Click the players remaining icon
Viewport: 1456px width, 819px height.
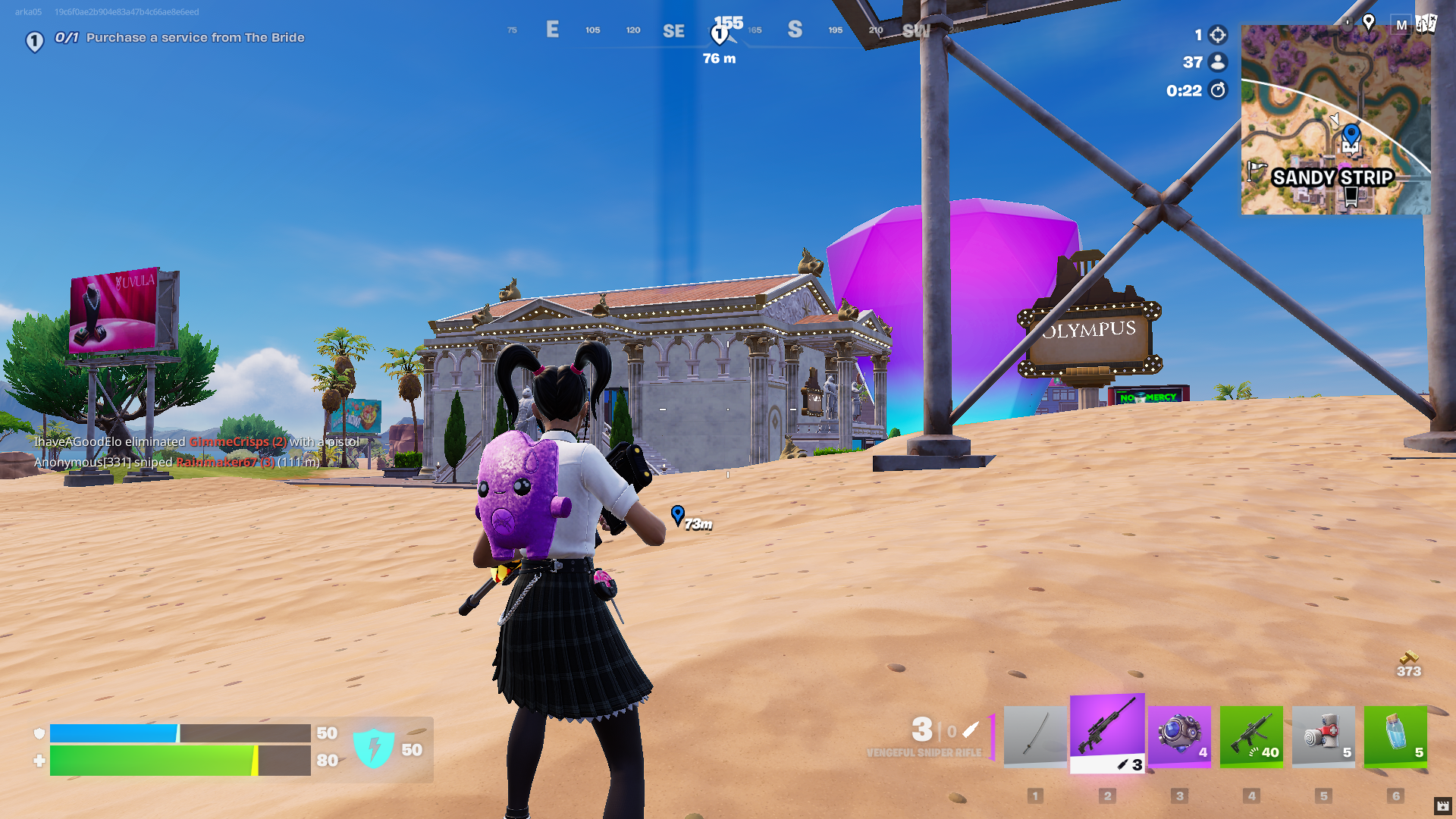tap(1217, 63)
